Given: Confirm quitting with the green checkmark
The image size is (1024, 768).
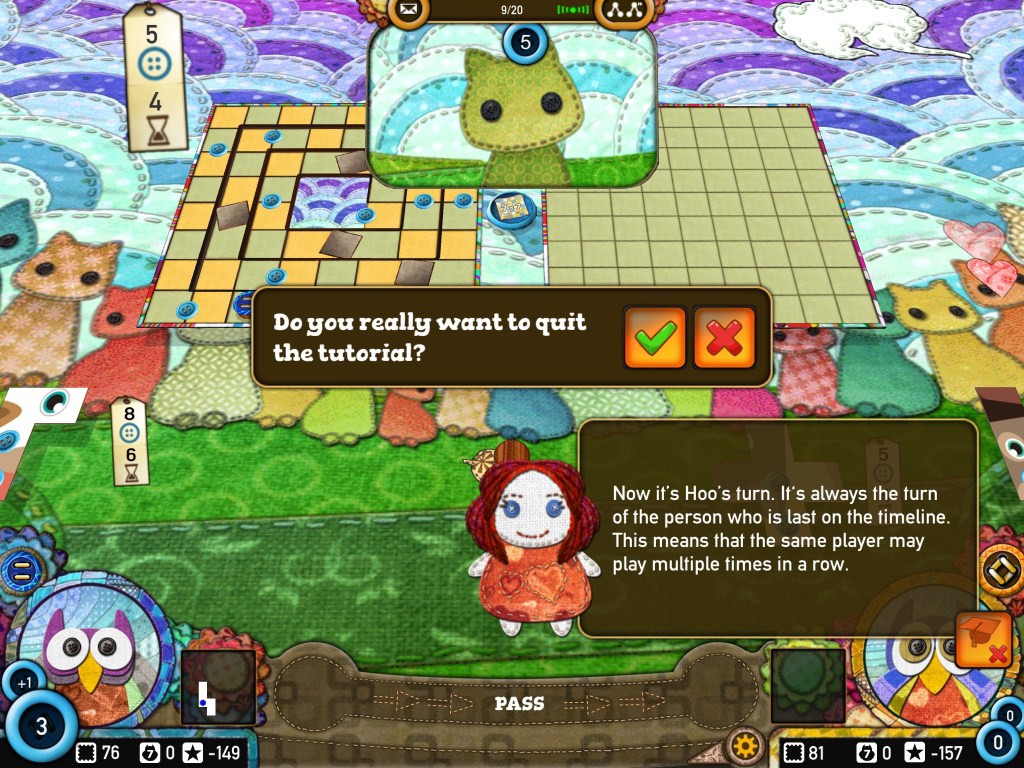Looking at the screenshot, I should (x=655, y=337).
